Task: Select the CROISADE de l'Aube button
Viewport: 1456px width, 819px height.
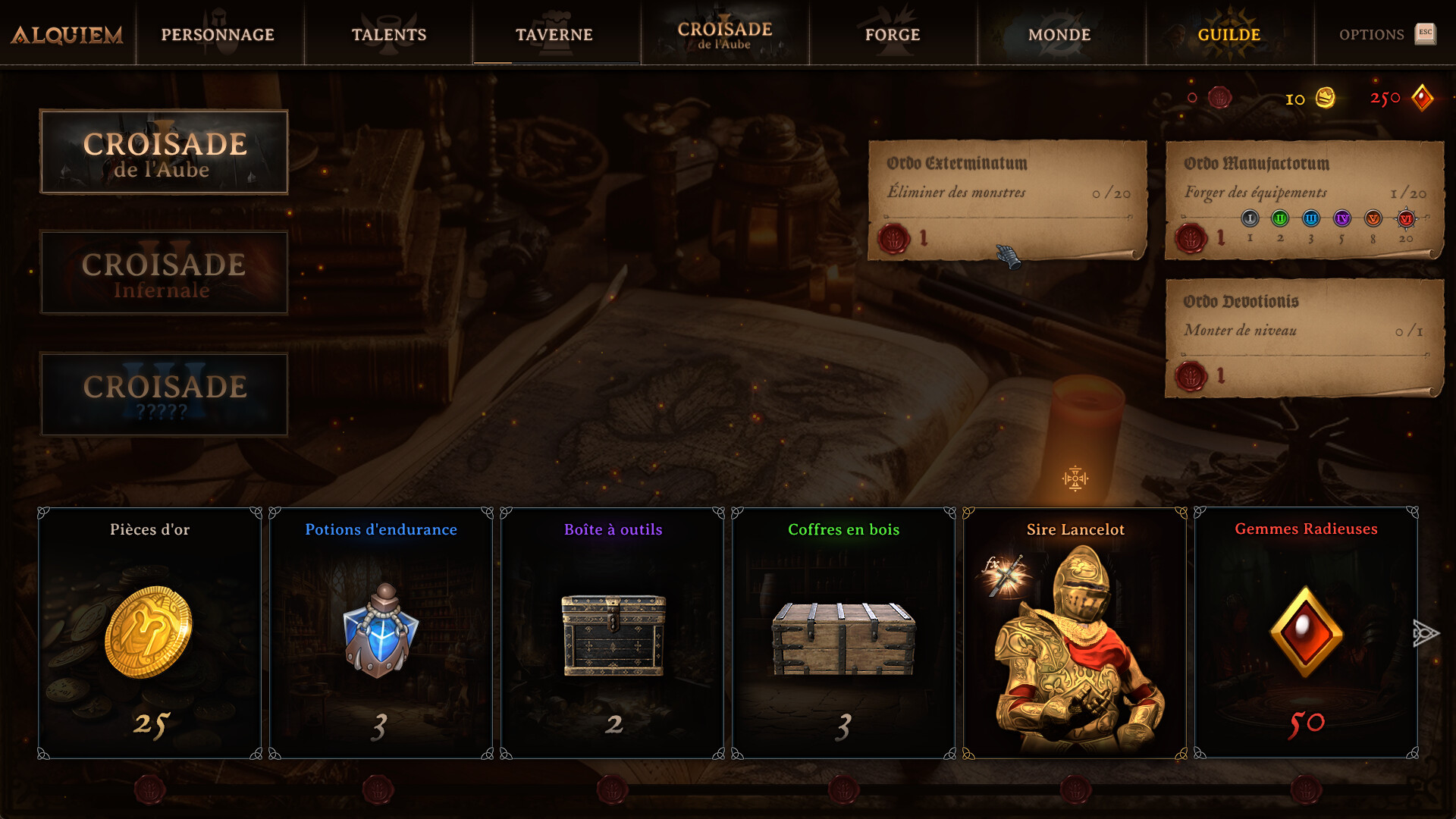Action: [164, 152]
